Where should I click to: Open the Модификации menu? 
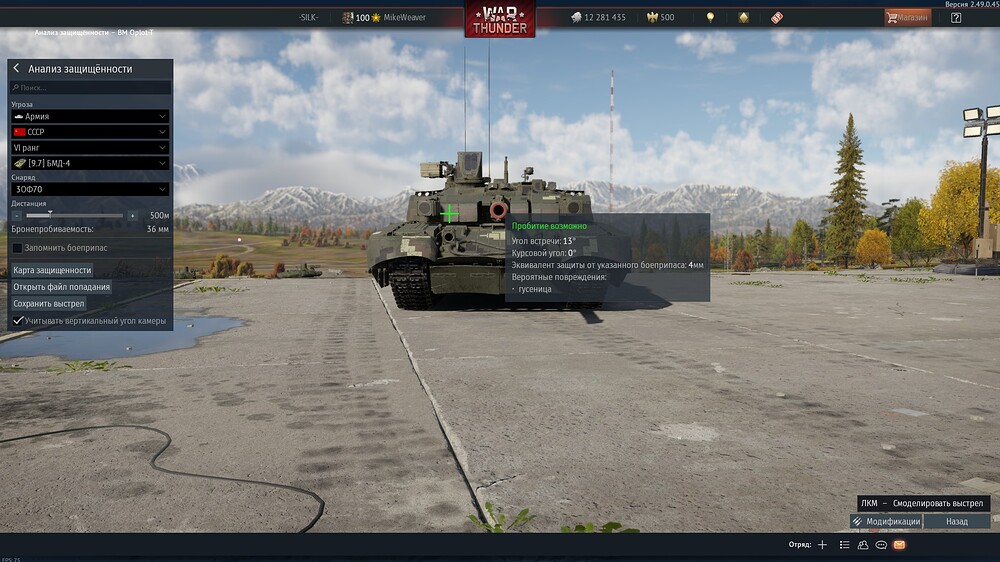[886, 521]
